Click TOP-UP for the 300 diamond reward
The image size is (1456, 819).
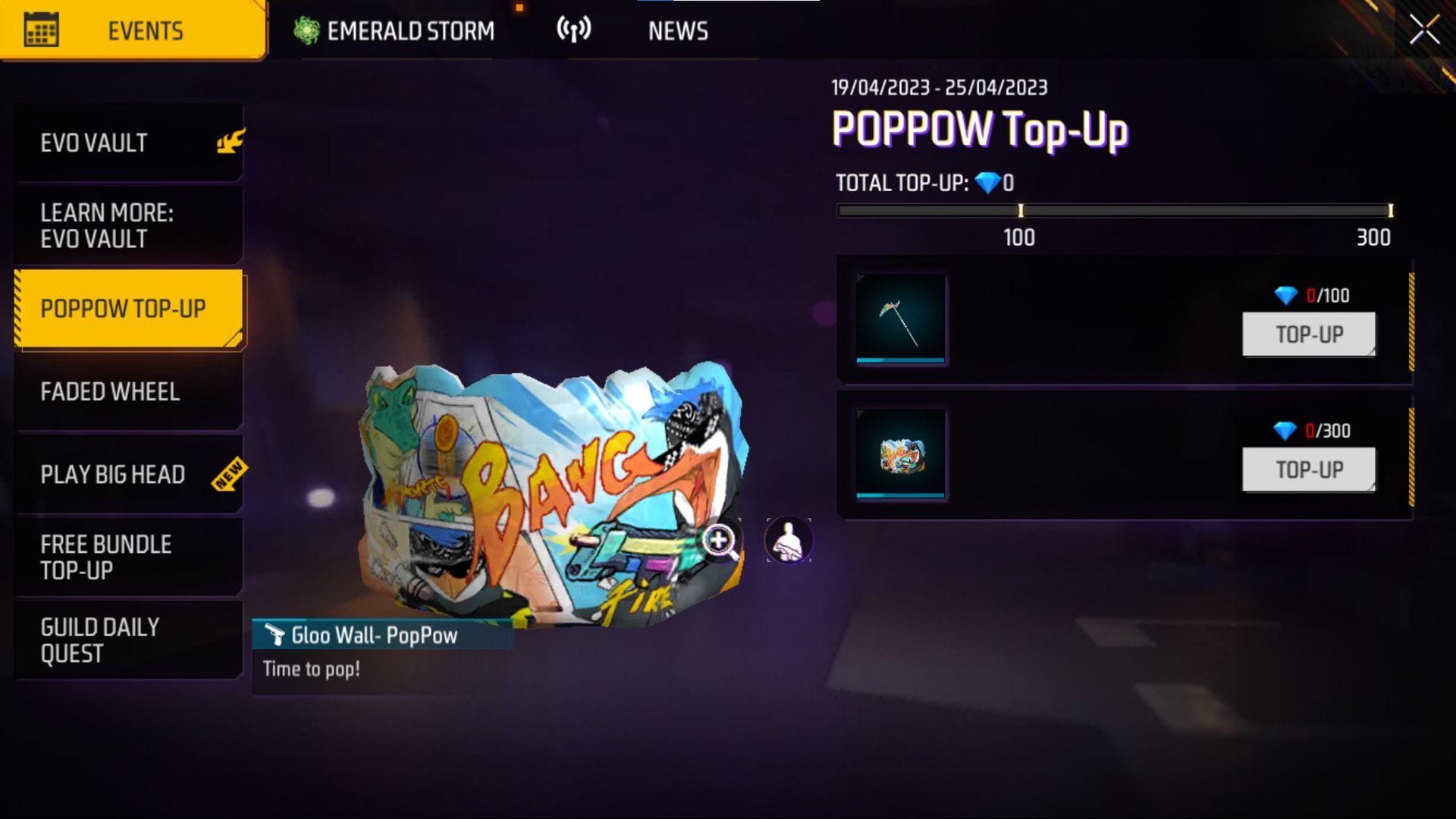click(x=1308, y=468)
